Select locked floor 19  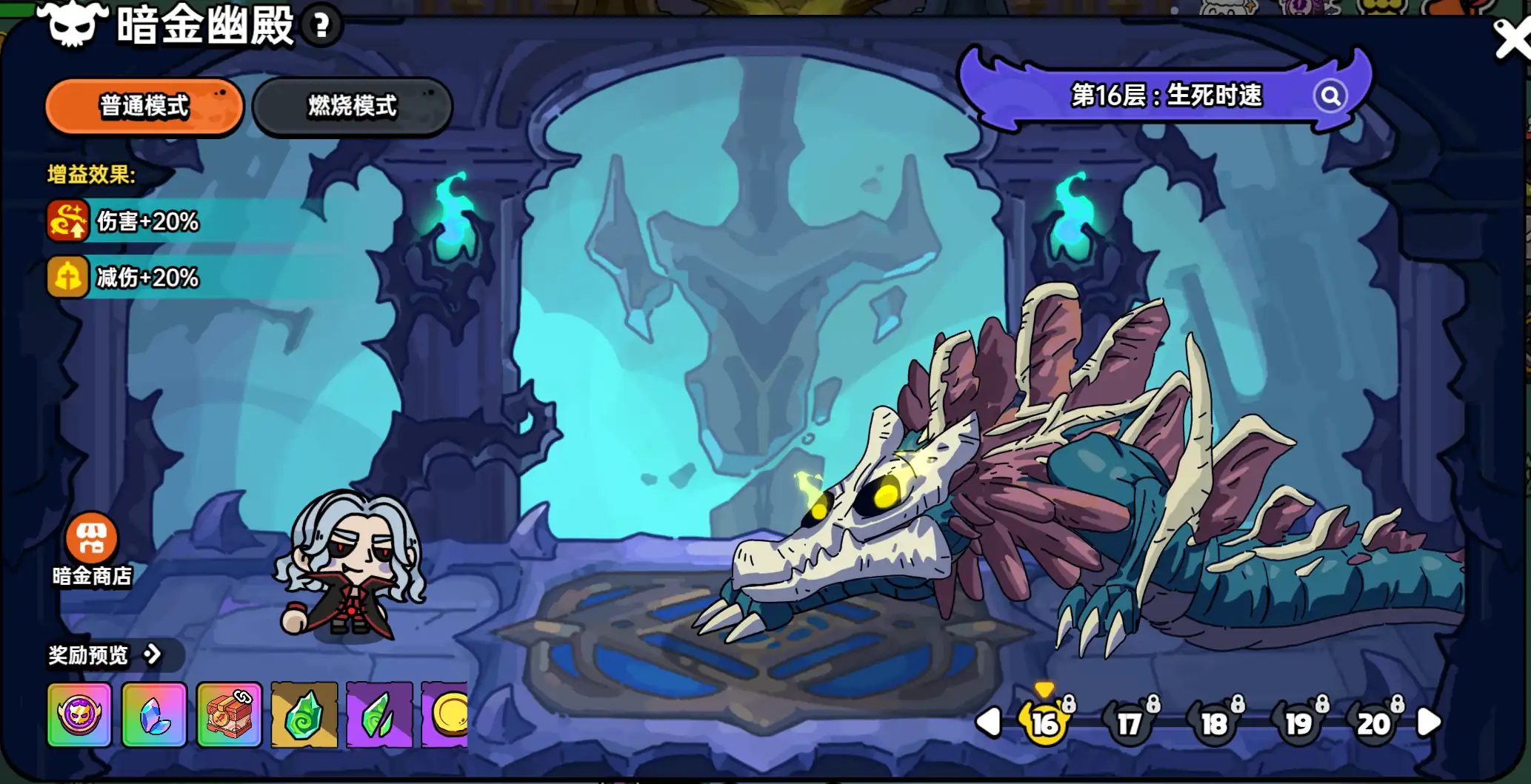coord(1298,723)
